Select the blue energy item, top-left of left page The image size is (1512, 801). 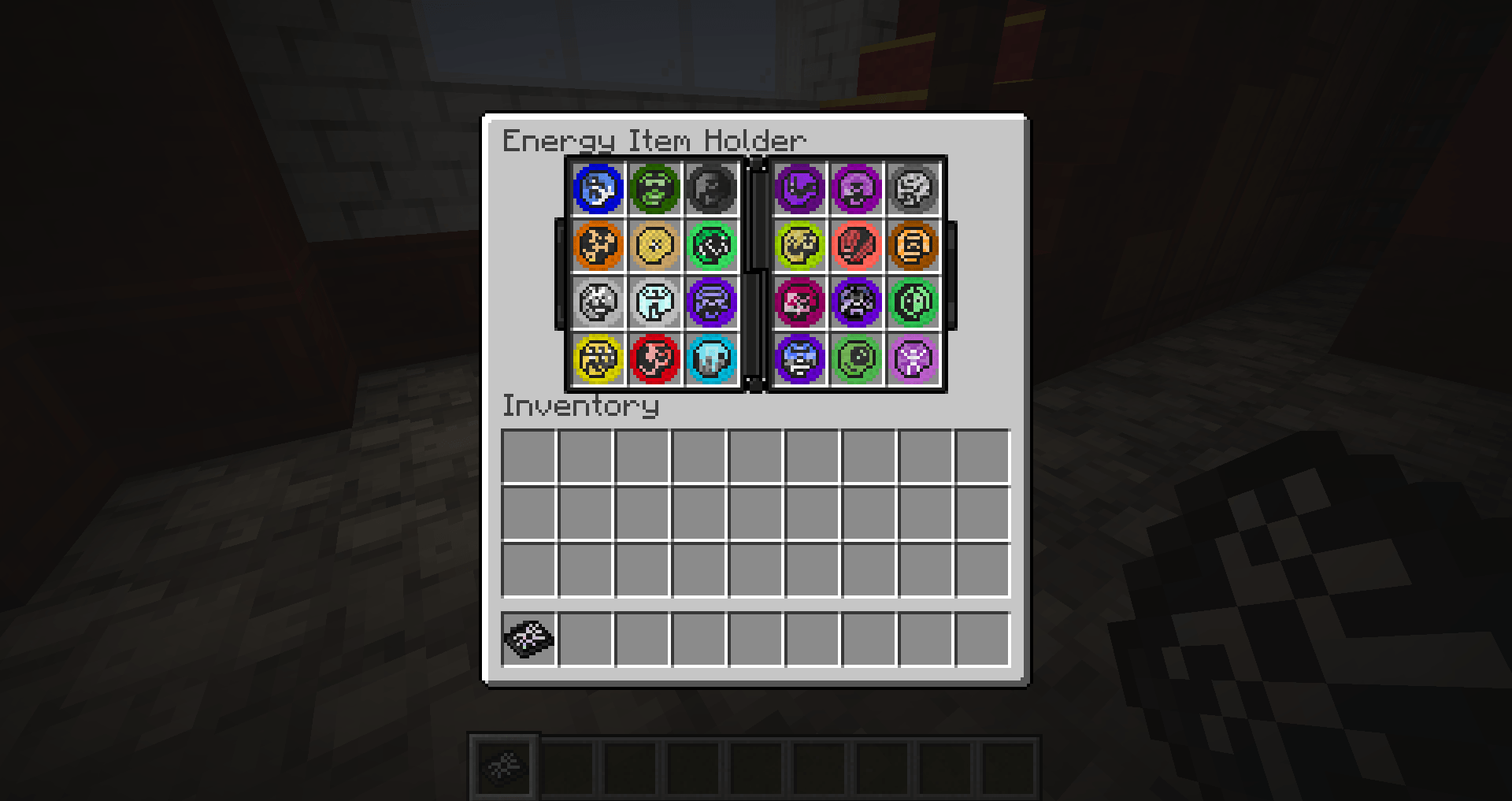597,187
